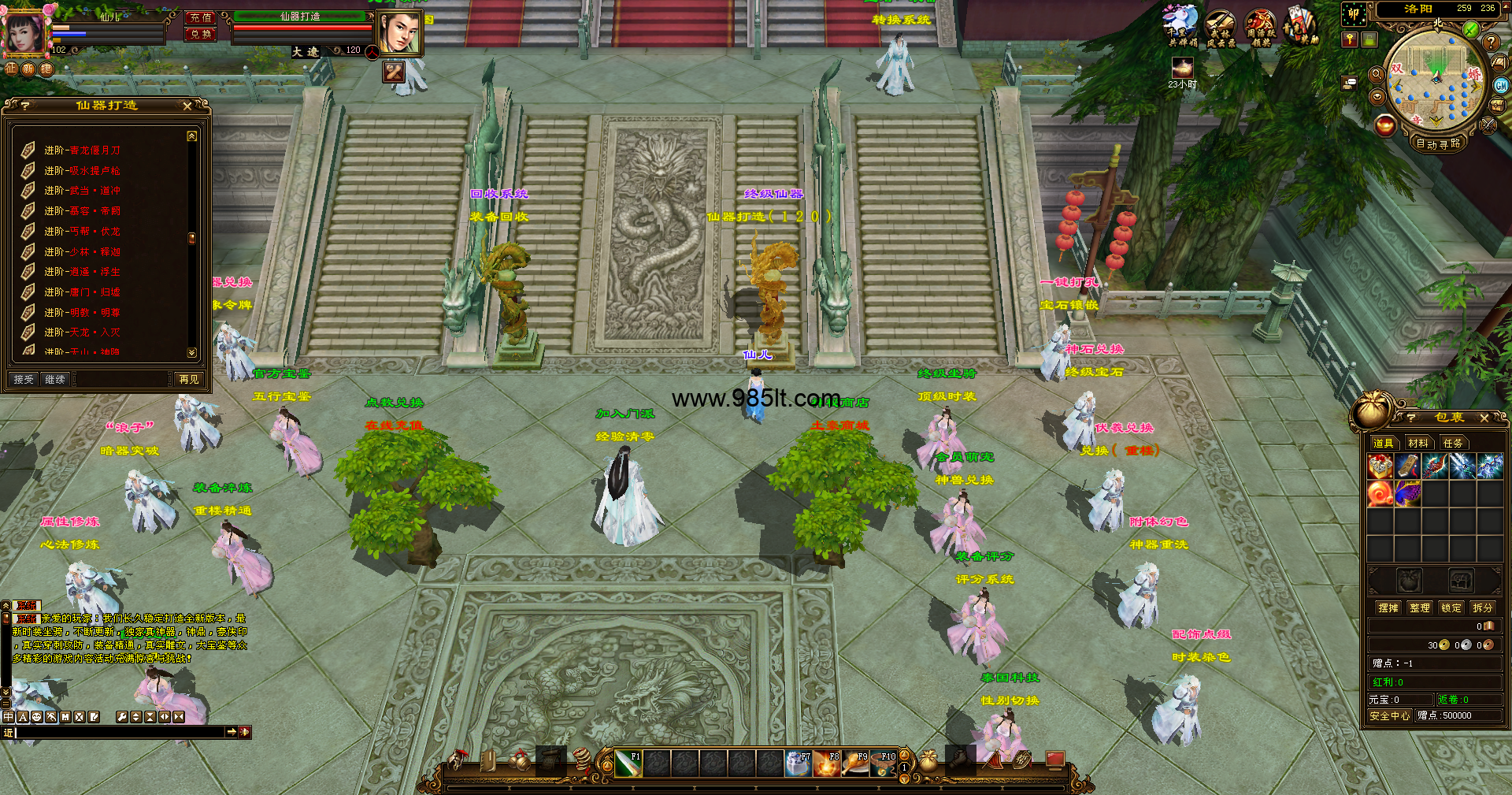
Task: Open the GM help button
Action: [1502, 85]
